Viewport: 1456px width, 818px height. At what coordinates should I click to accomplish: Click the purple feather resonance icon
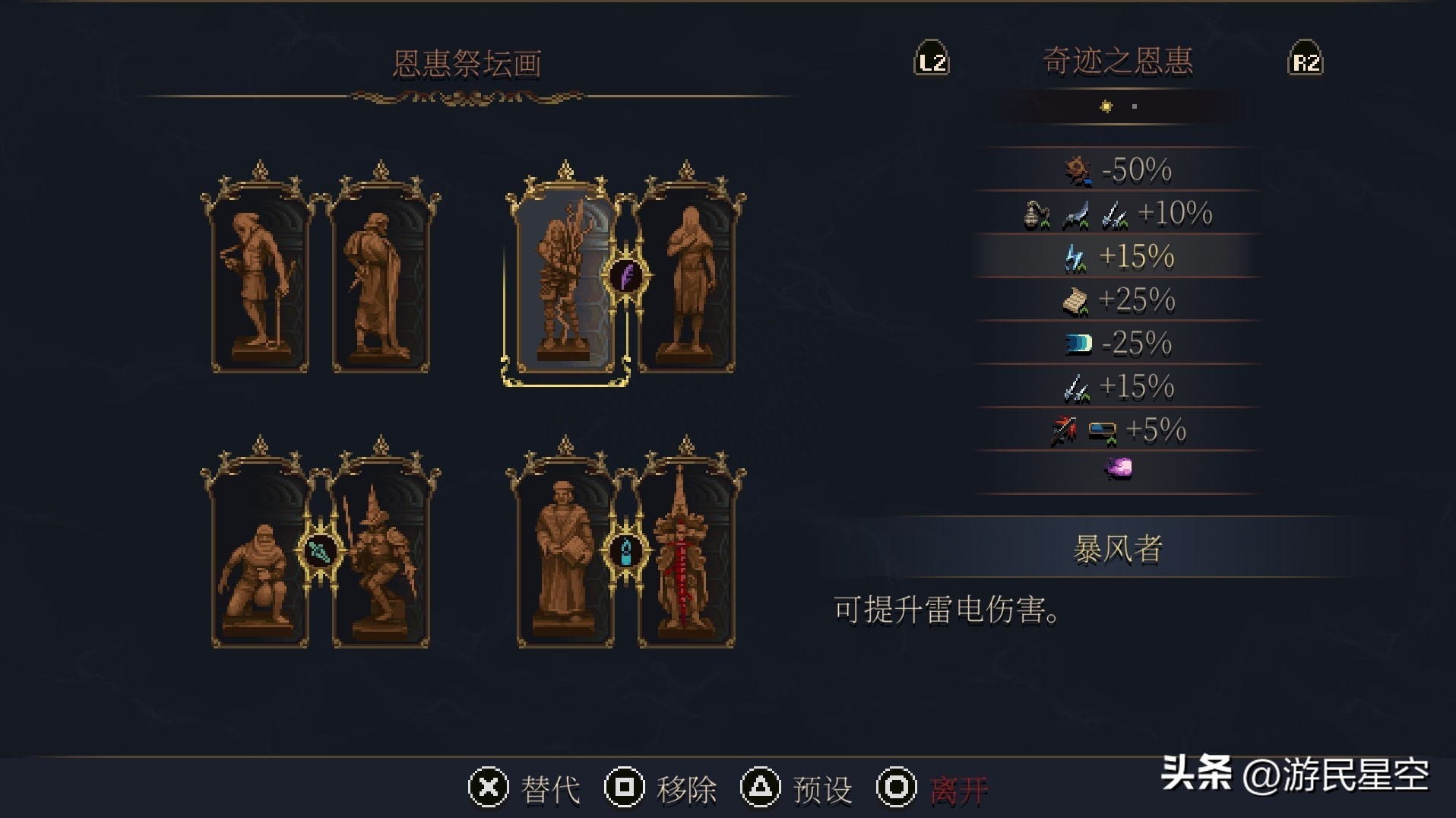click(626, 275)
